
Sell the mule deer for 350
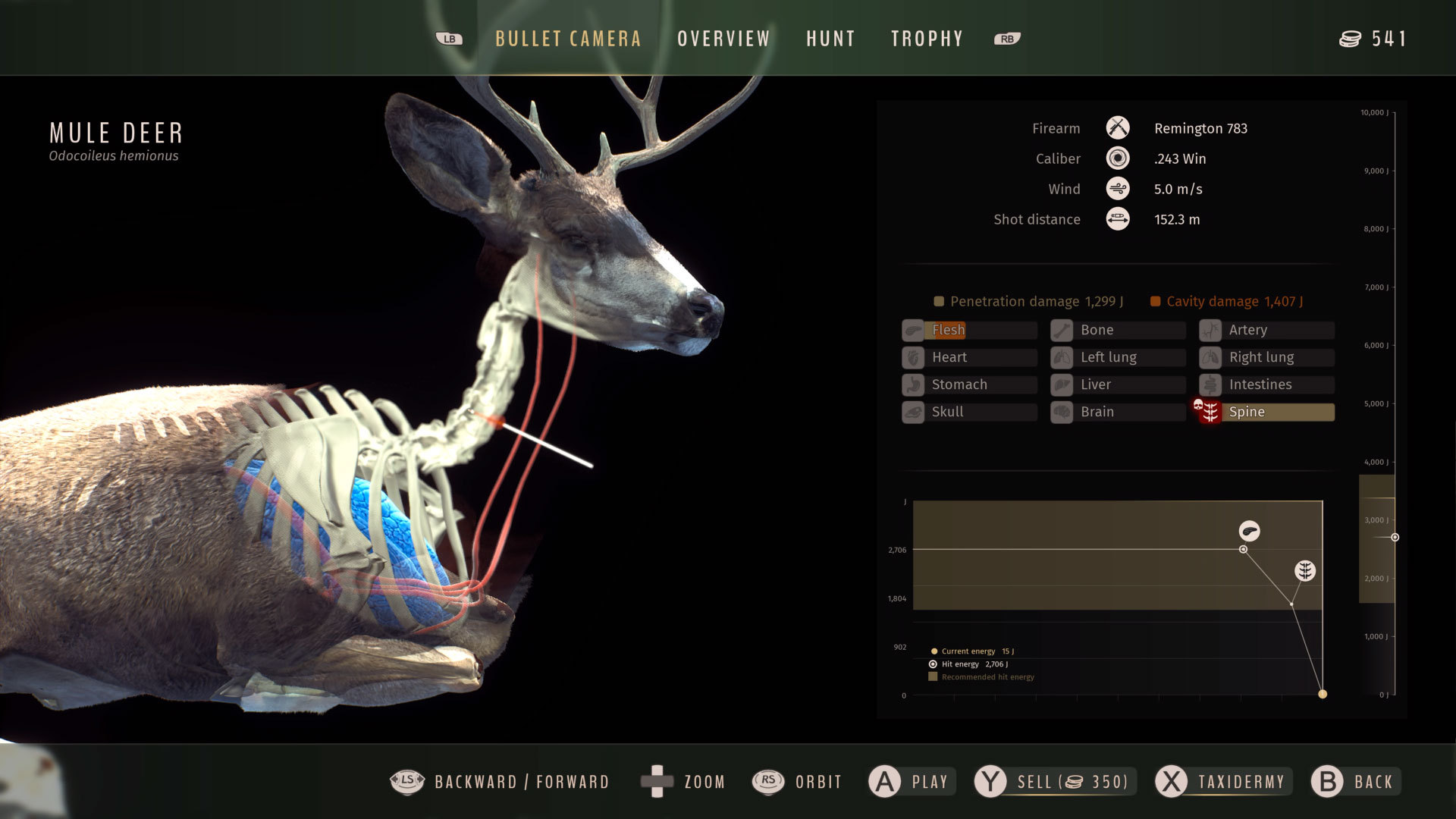click(x=1055, y=782)
